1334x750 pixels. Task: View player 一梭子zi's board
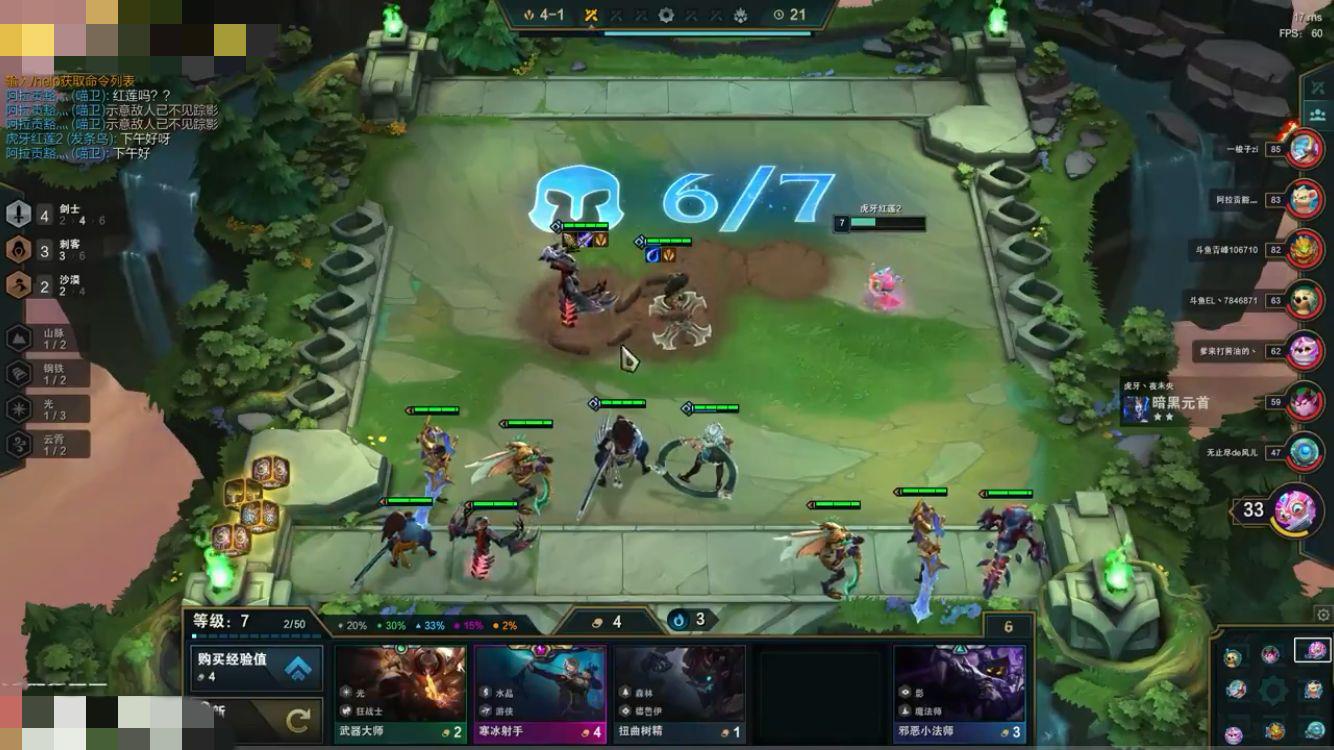[x=1304, y=150]
